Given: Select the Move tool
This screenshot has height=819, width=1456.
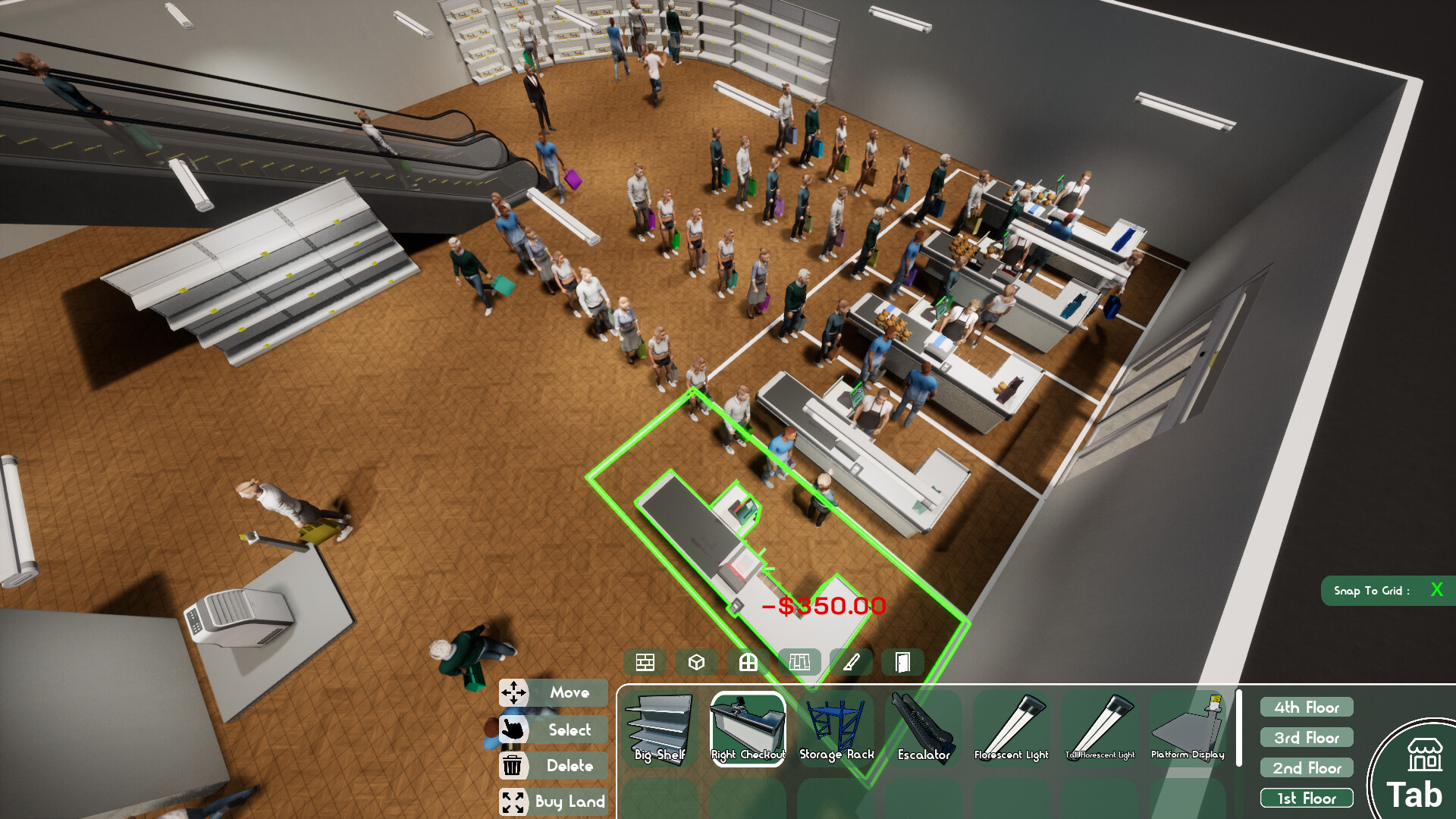Looking at the screenshot, I should [553, 692].
